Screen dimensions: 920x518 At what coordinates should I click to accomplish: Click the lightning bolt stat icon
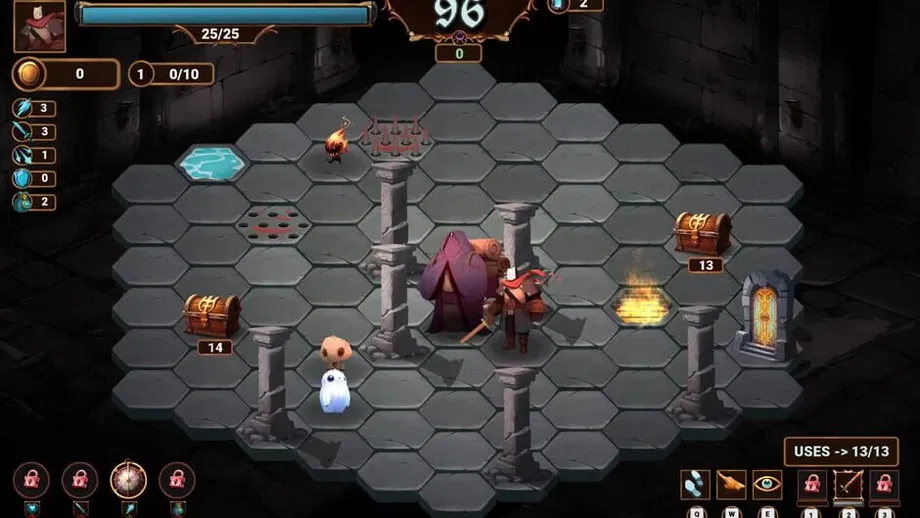tap(23, 108)
